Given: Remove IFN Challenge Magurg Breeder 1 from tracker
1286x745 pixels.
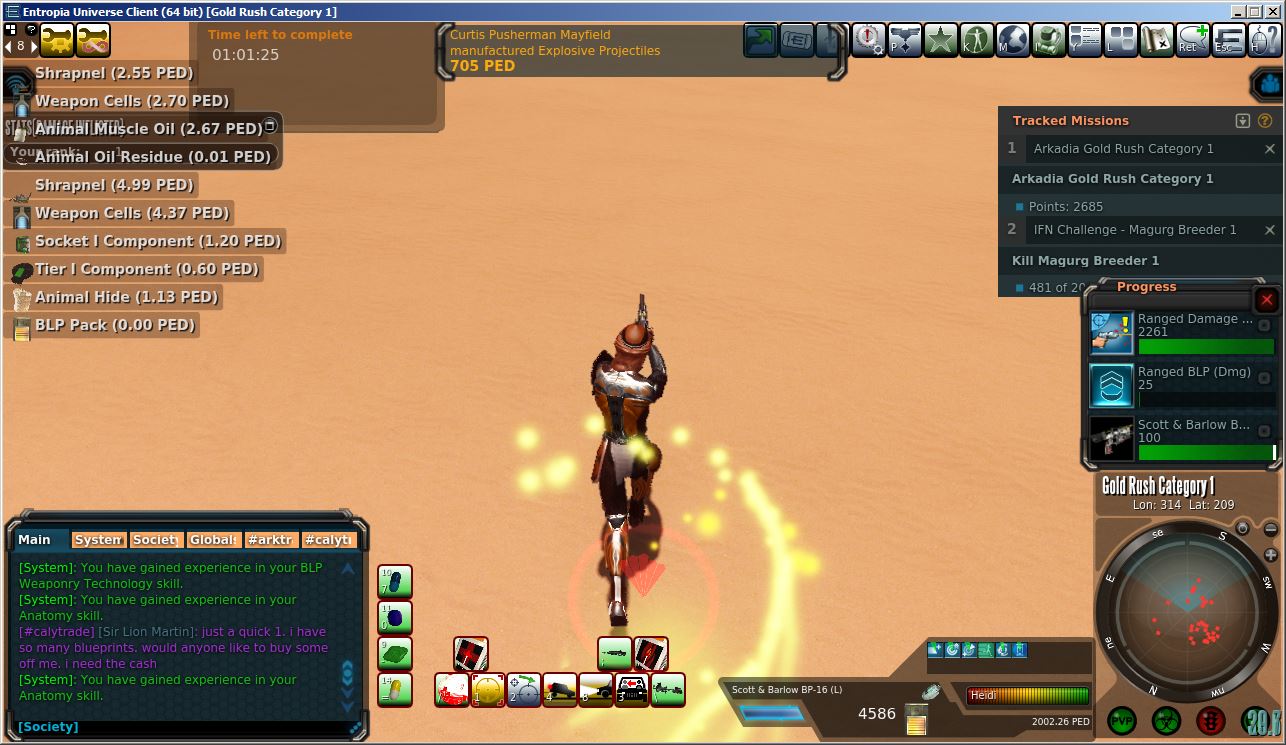Looking at the screenshot, I should [x=1269, y=230].
